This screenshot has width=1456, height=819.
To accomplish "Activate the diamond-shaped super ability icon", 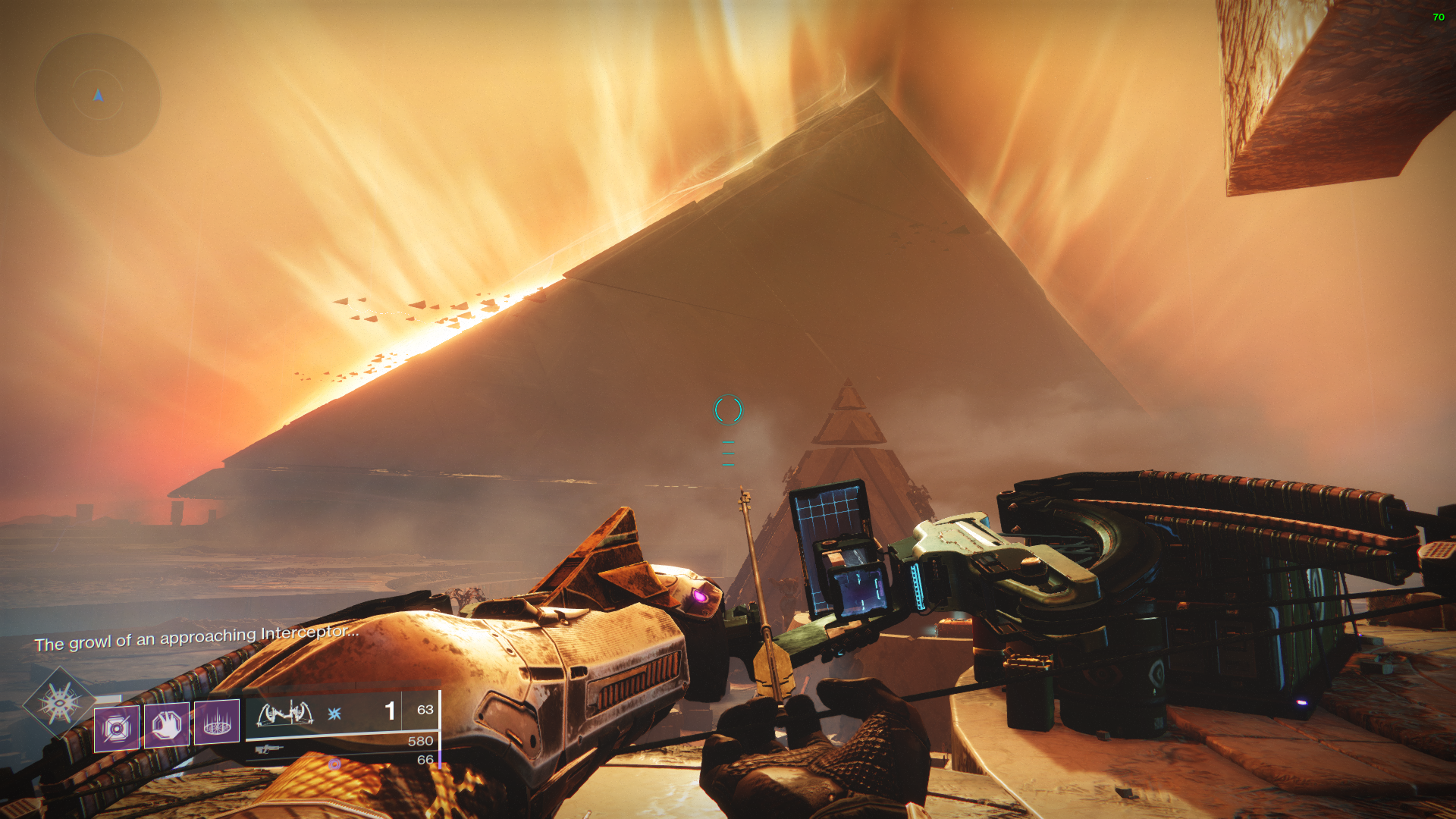I will tap(60, 704).
